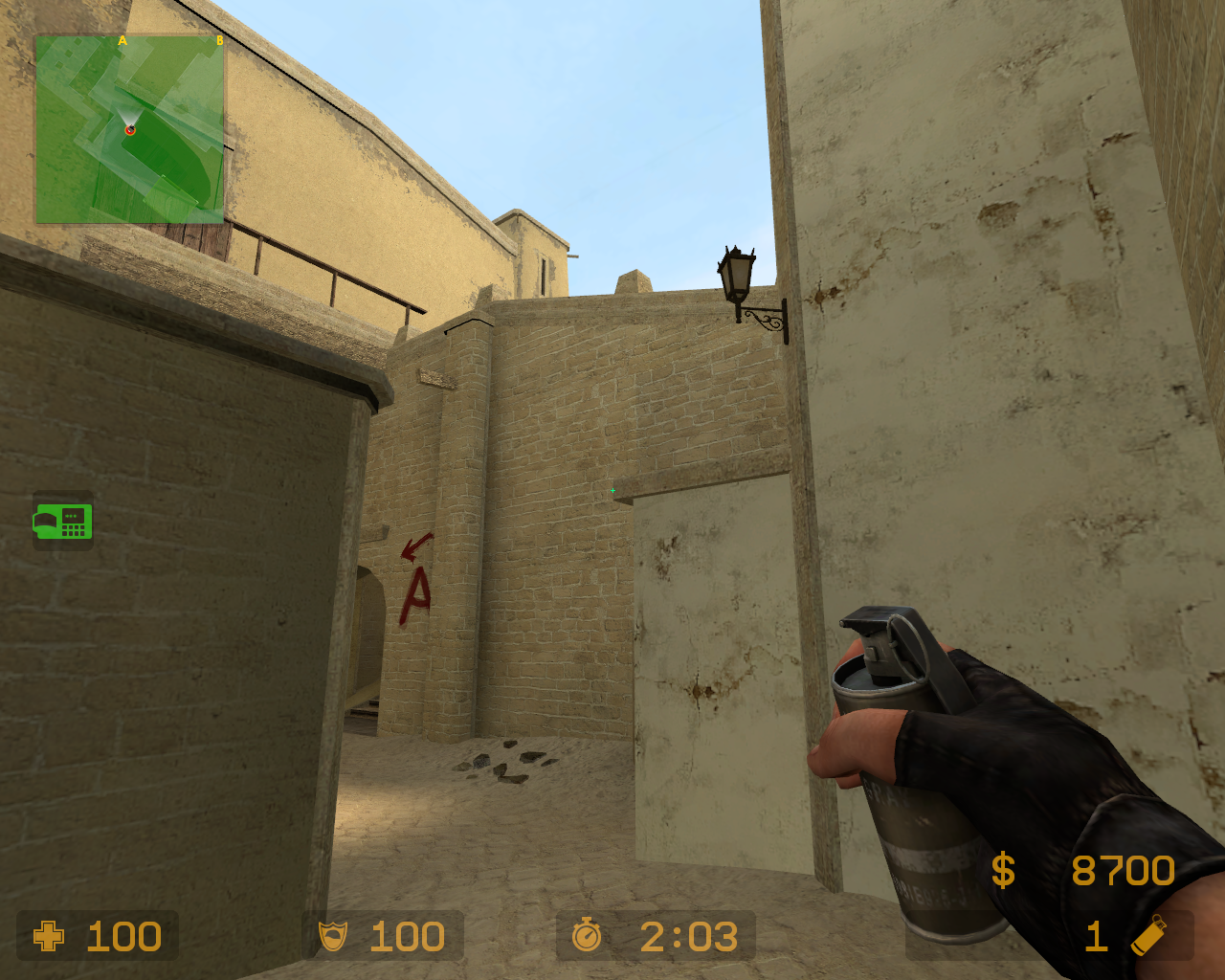Select the green defuse kit indicator icon
The height and width of the screenshot is (980, 1225).
click(x=61, y=522)
